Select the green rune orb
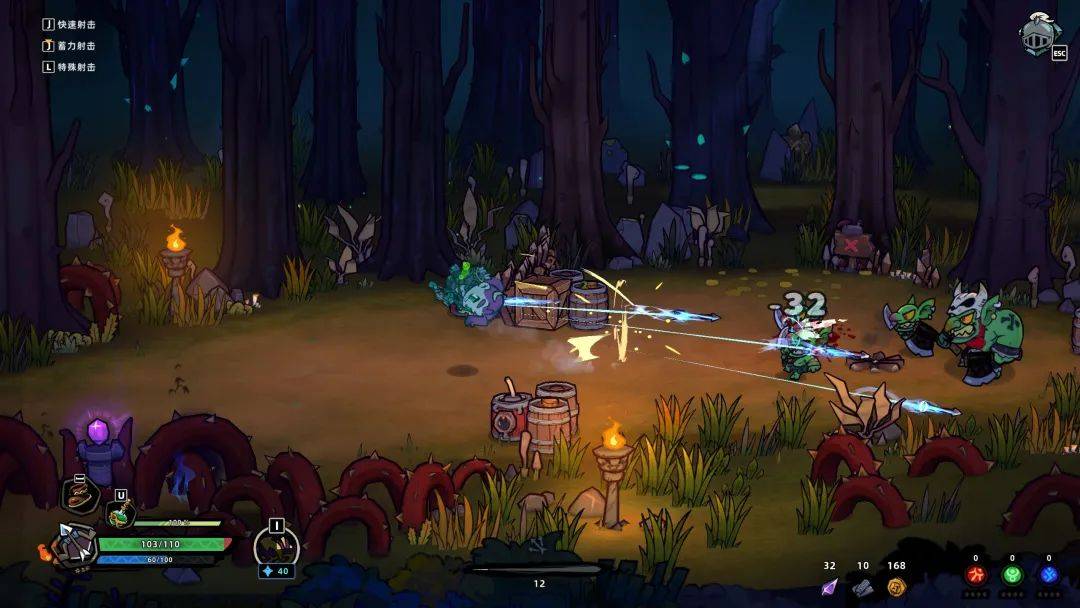 [x=1012, y=576]
